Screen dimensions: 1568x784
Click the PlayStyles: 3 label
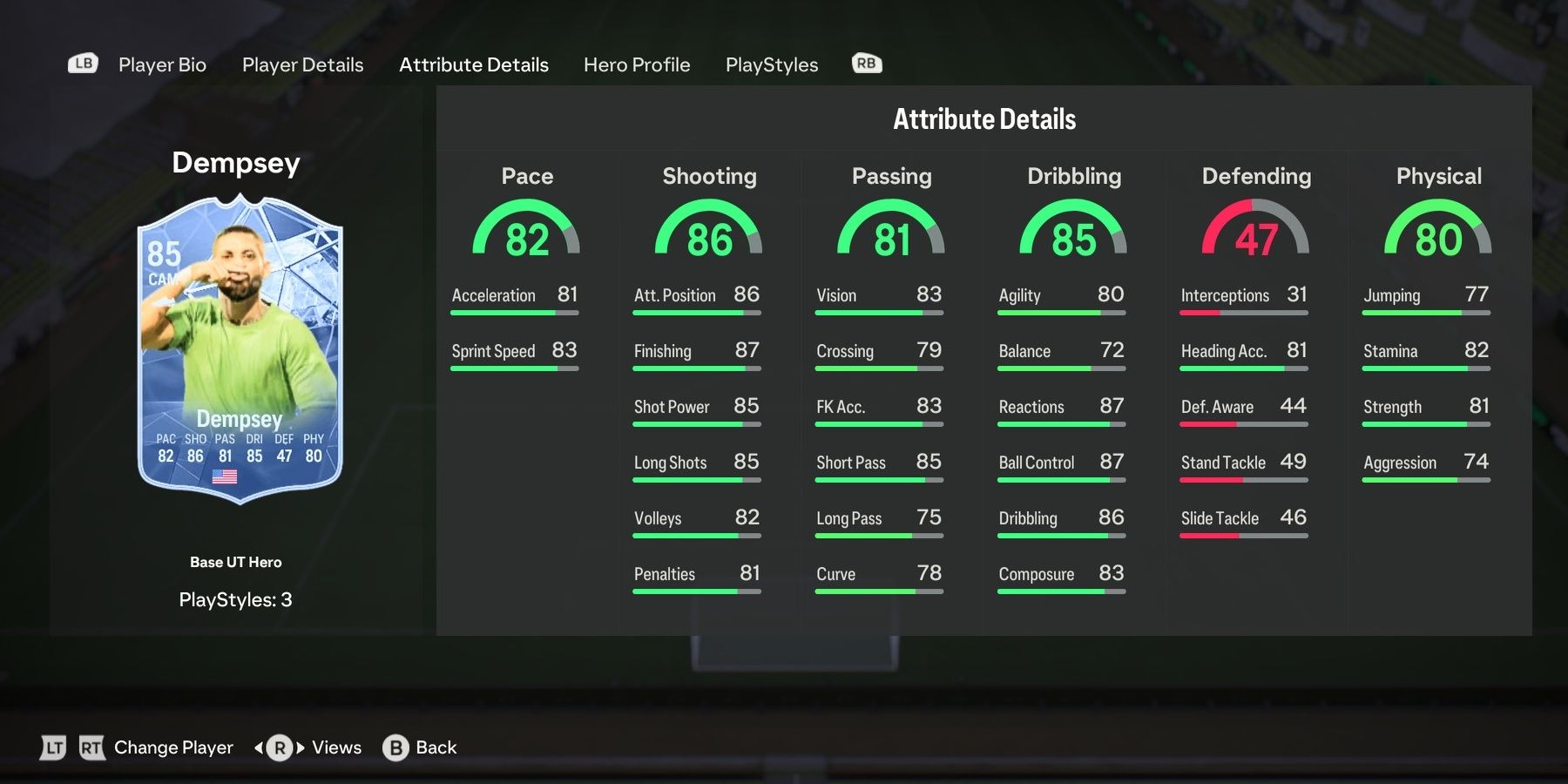(237, 599)
